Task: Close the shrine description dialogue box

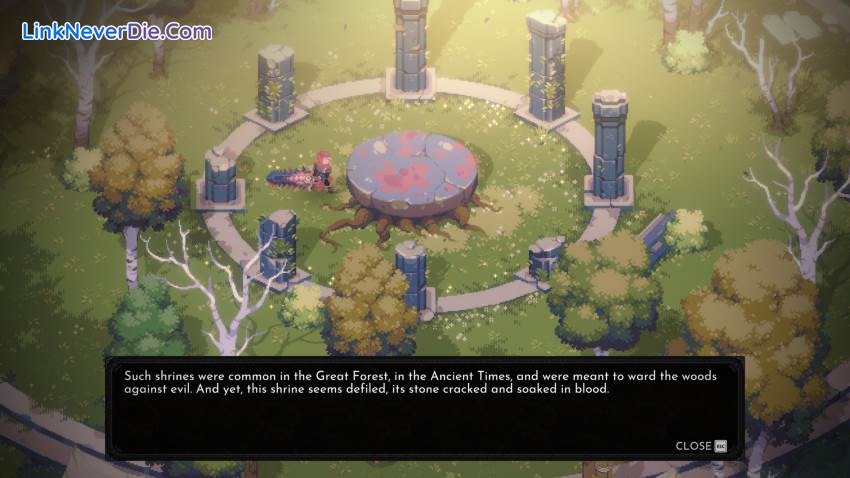Action: tap(700, 446)
